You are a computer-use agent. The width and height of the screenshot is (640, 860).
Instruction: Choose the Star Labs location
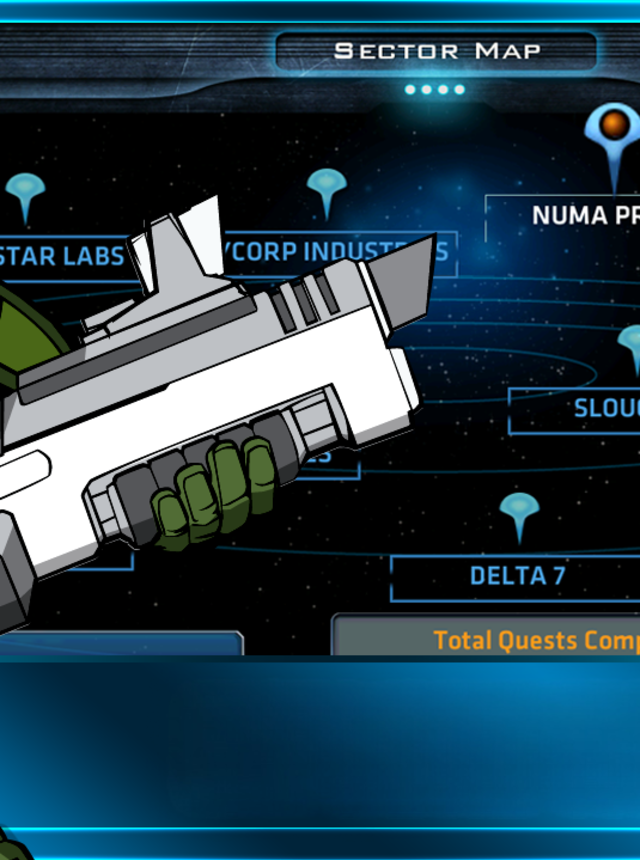(x=67, y=255)
